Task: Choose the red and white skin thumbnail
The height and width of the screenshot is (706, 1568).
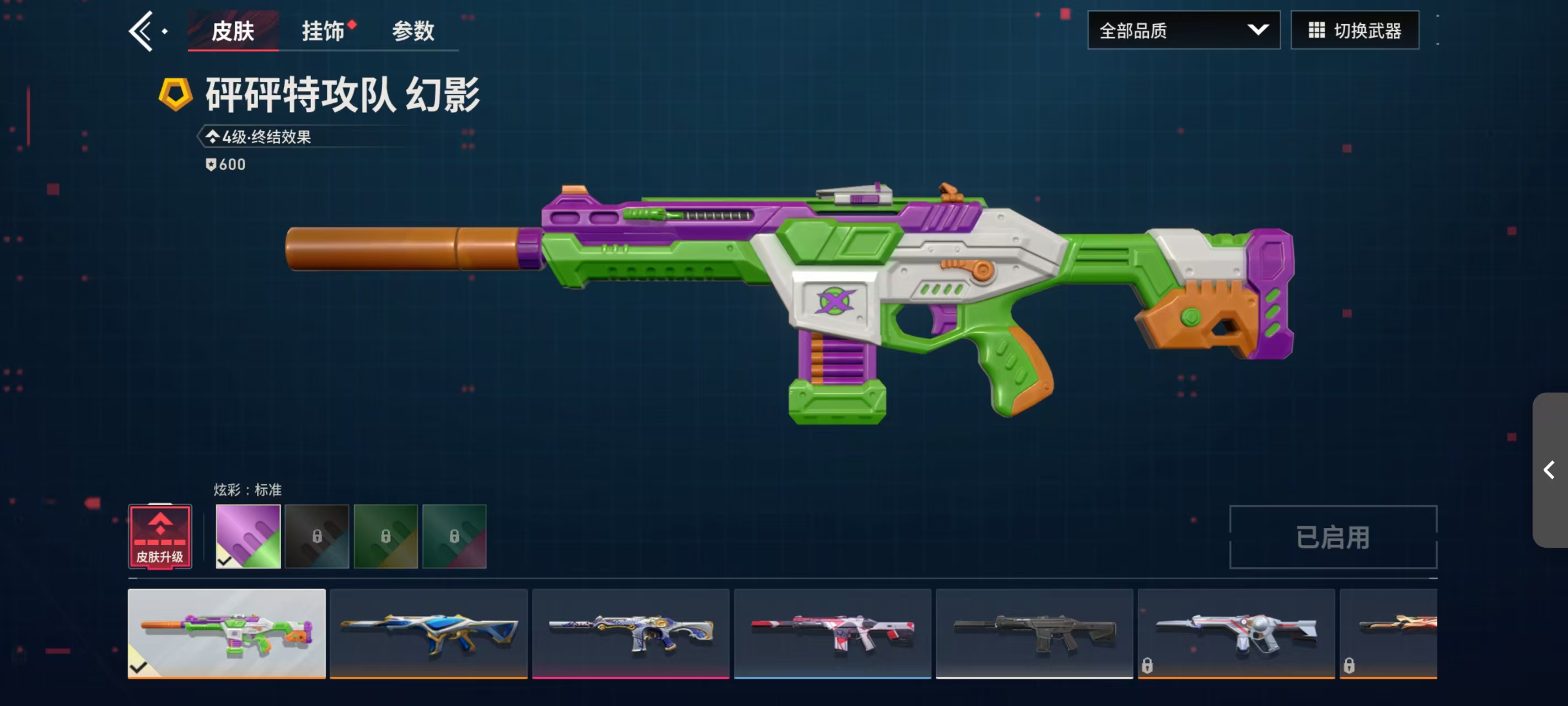Action: [x=833, y=634]
